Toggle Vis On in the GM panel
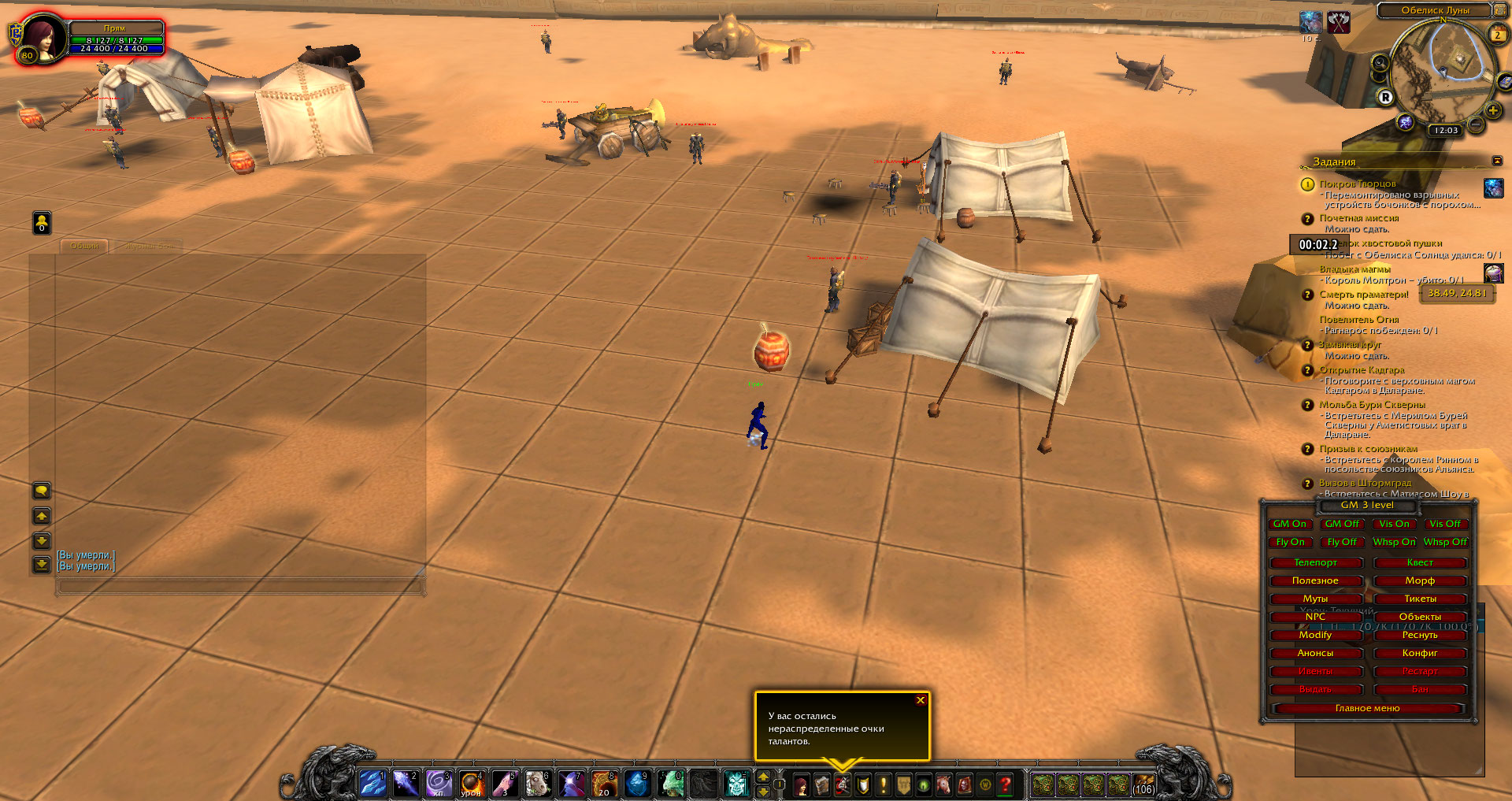1512x801 pixels. point(1394,524)
